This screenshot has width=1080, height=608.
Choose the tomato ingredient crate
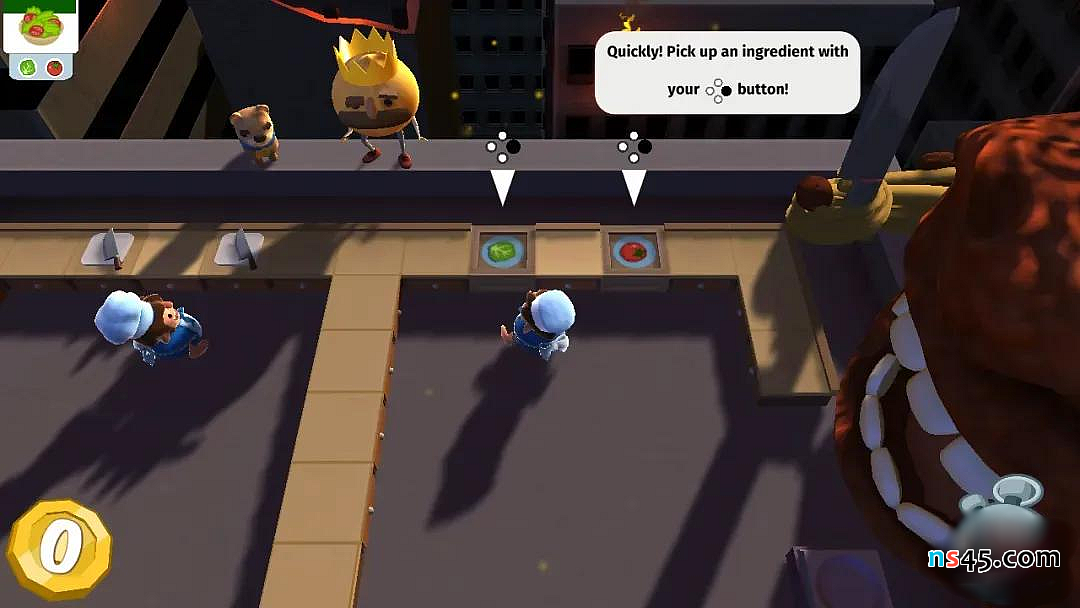click(x=634, y=251)
